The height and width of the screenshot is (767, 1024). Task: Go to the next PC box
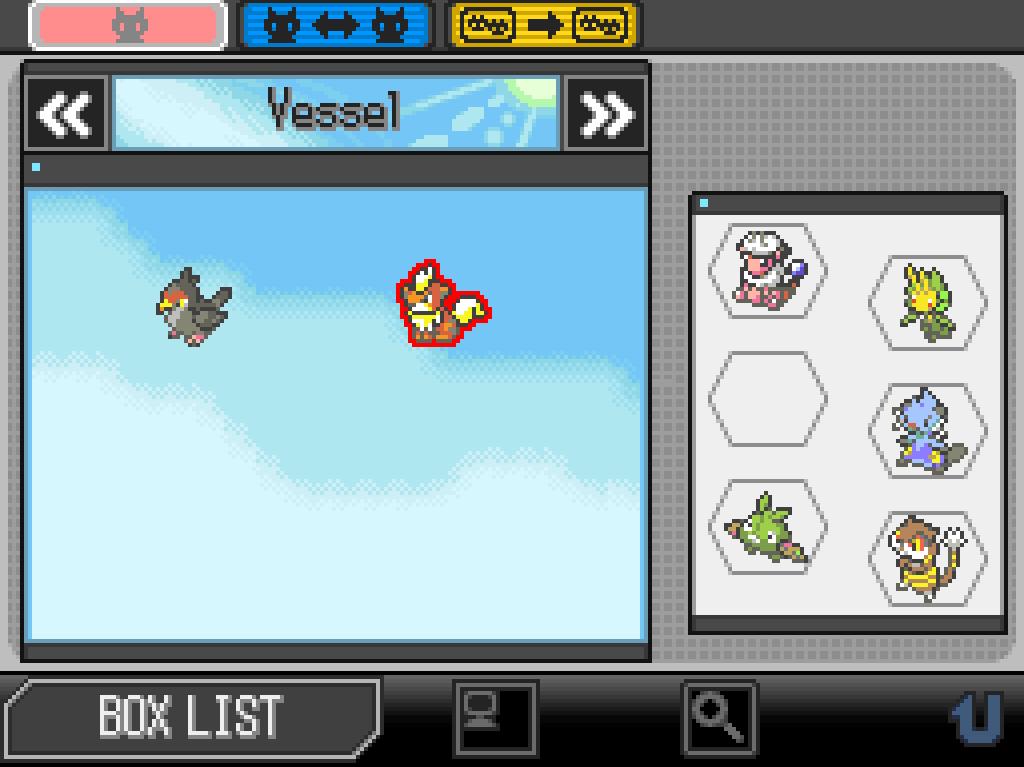(606, 114)
